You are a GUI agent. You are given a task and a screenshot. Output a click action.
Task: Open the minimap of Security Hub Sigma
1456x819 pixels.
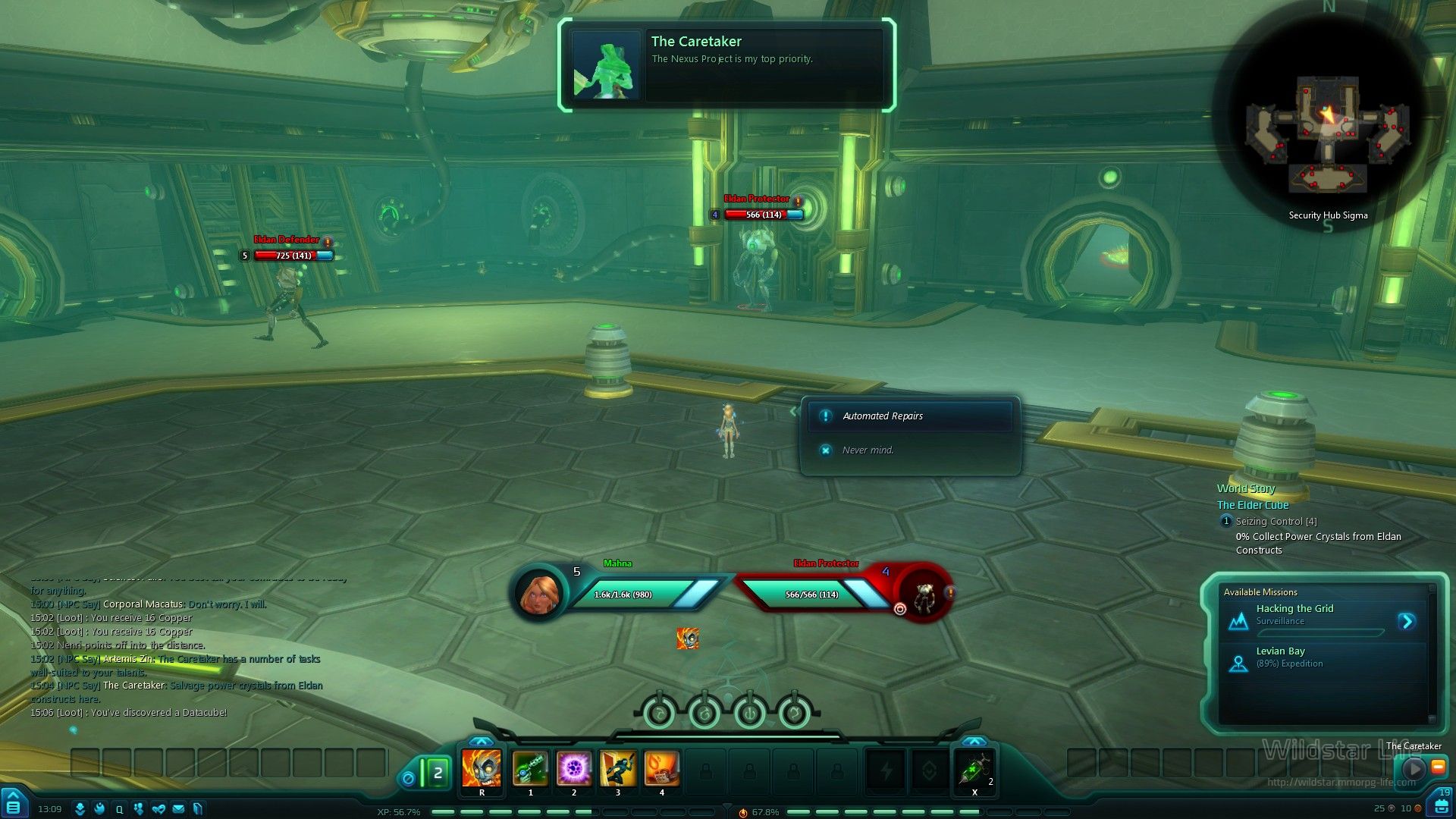[1329, 129]
